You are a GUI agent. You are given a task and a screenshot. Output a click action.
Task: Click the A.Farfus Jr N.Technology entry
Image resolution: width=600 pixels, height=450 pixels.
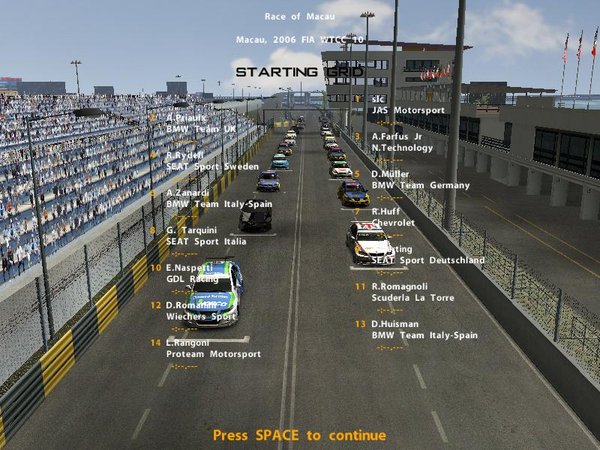point(402,142)
